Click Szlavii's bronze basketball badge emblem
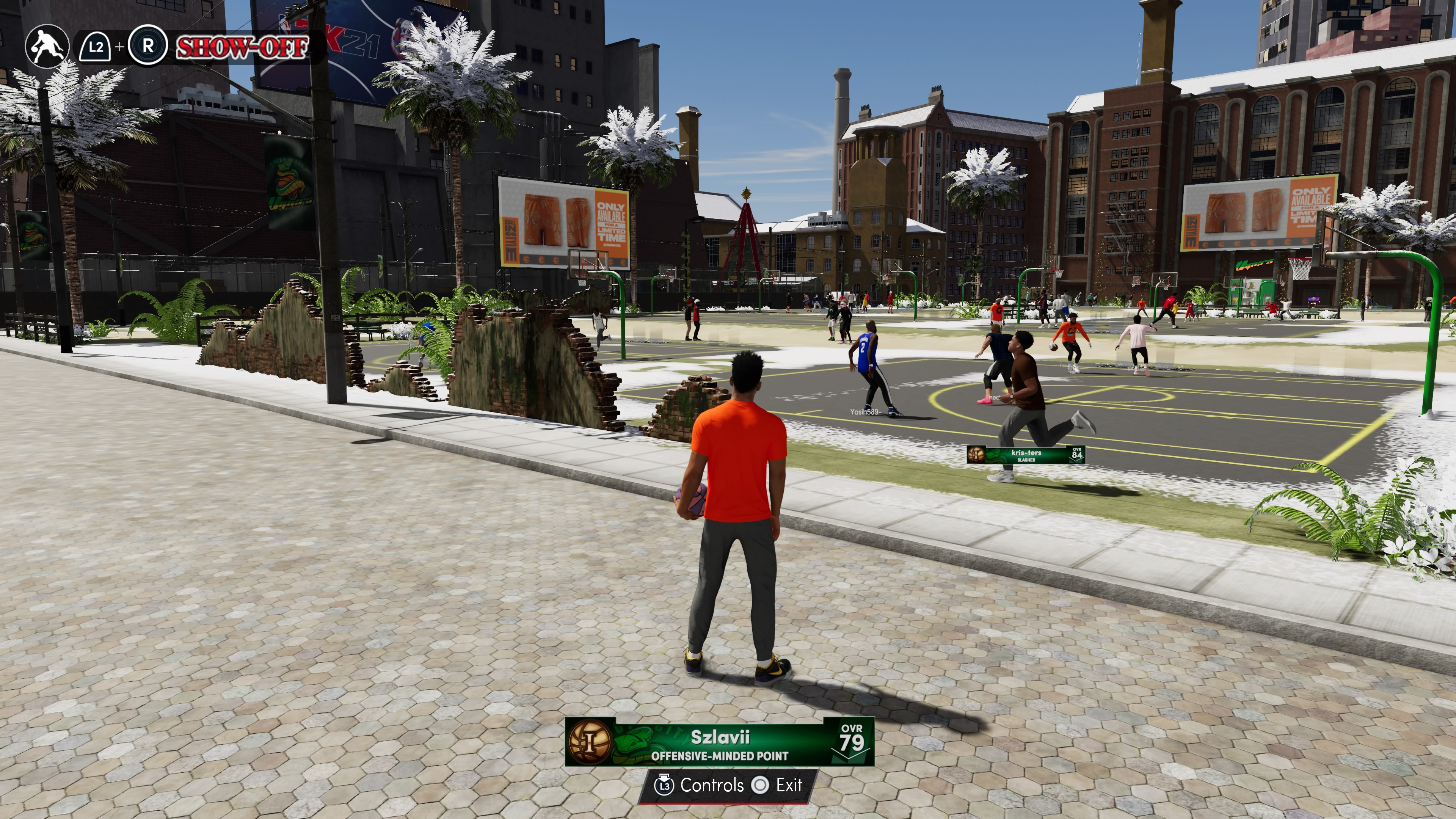The width and height of the screenshot is (1456, 819). pos(590,741)
